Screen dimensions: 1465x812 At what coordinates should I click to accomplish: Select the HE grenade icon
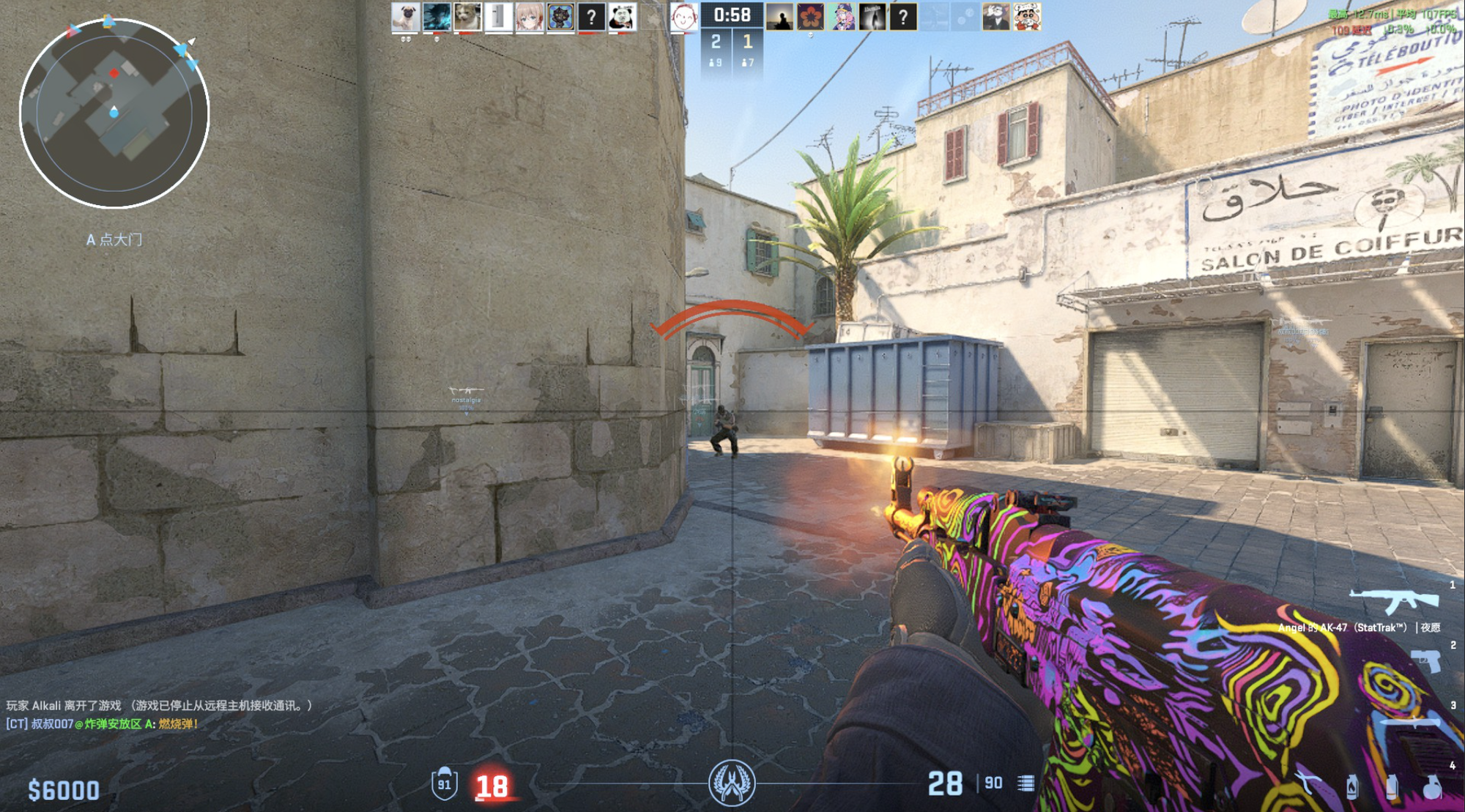click(x=1431, y=786)
